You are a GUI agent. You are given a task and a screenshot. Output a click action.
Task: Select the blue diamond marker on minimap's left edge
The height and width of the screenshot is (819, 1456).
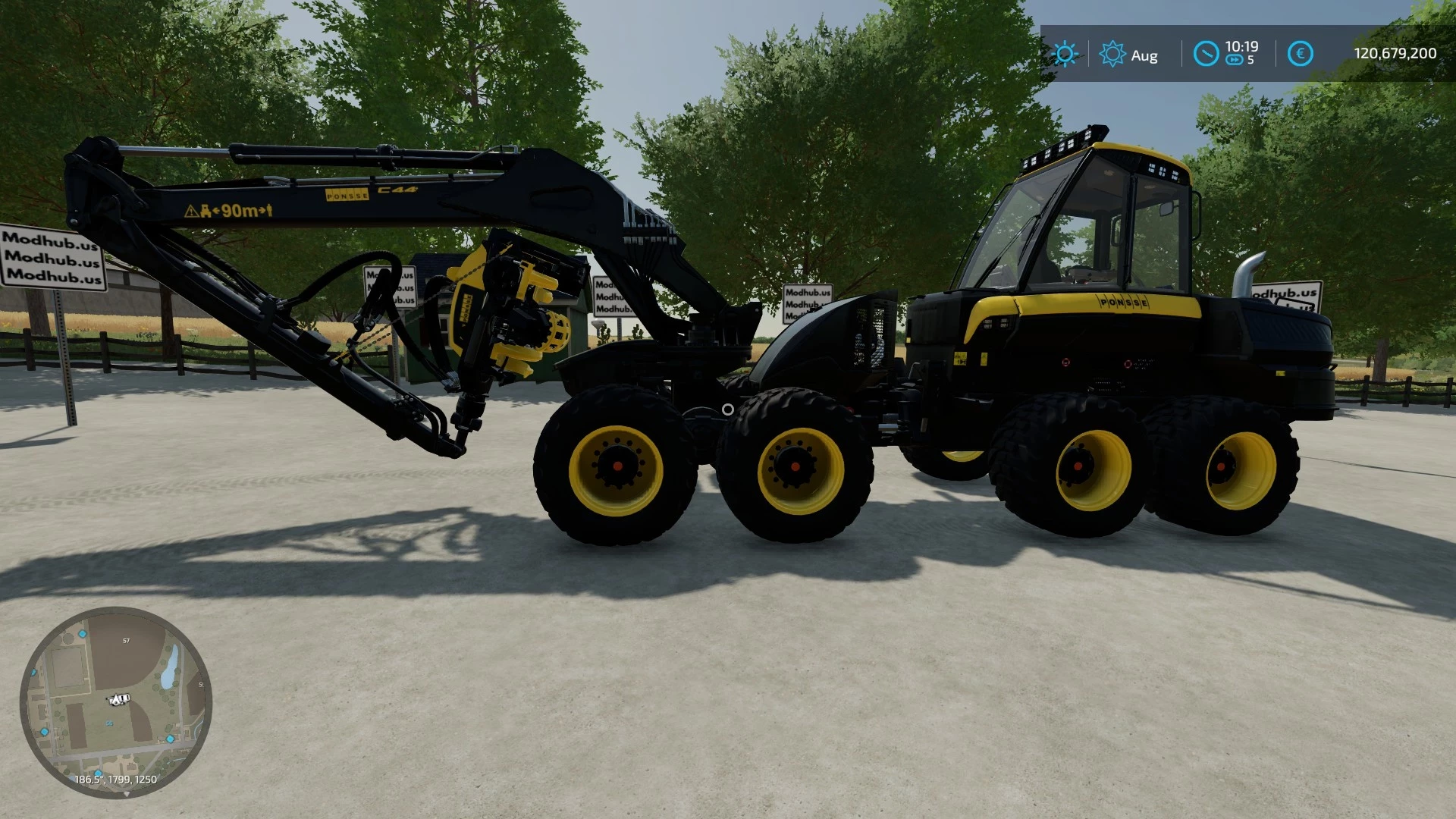click(x=33, y=672)
